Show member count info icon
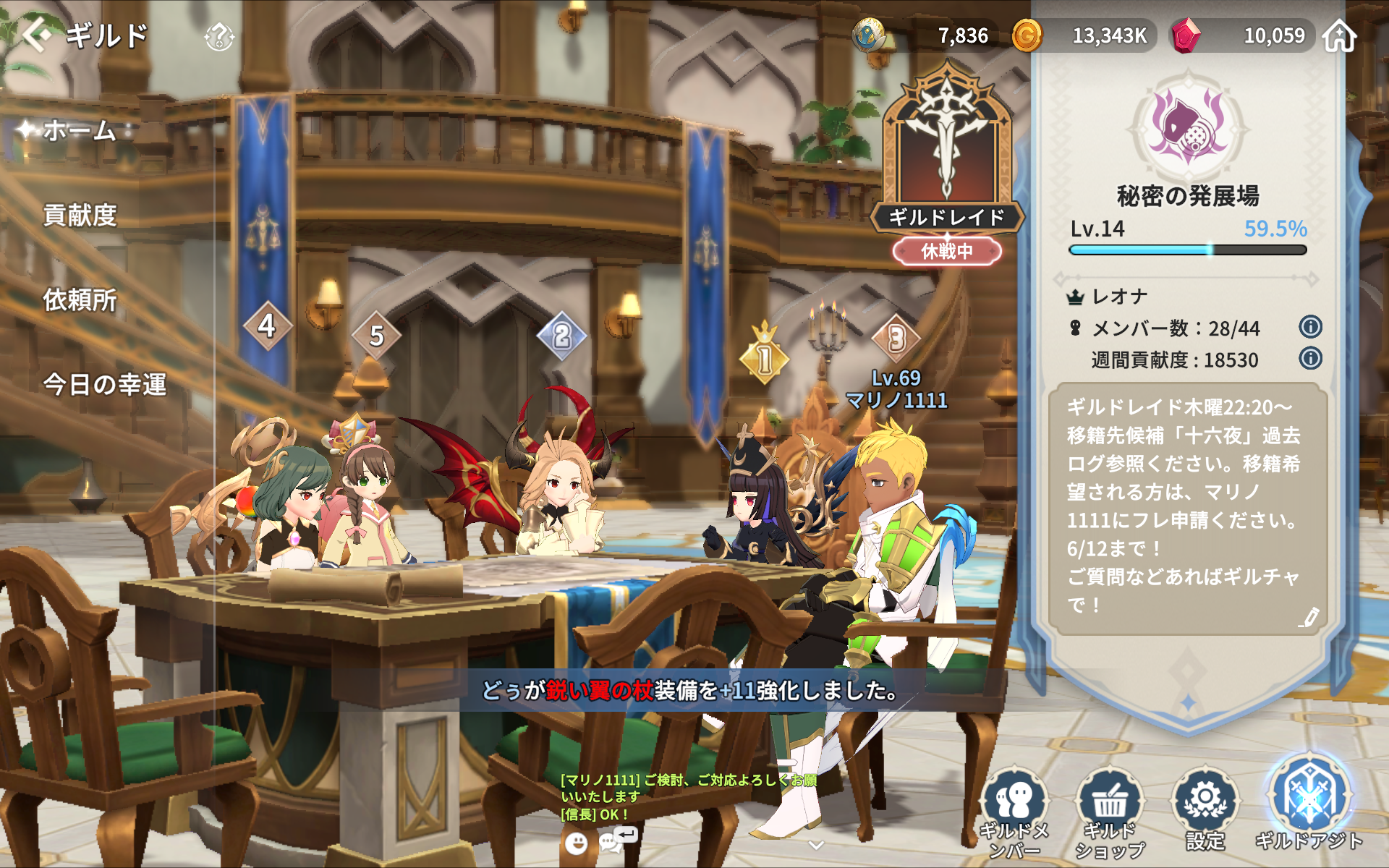Image resolution: width=1389 pixels, height=868 pixels. [x=1310, y=327]
